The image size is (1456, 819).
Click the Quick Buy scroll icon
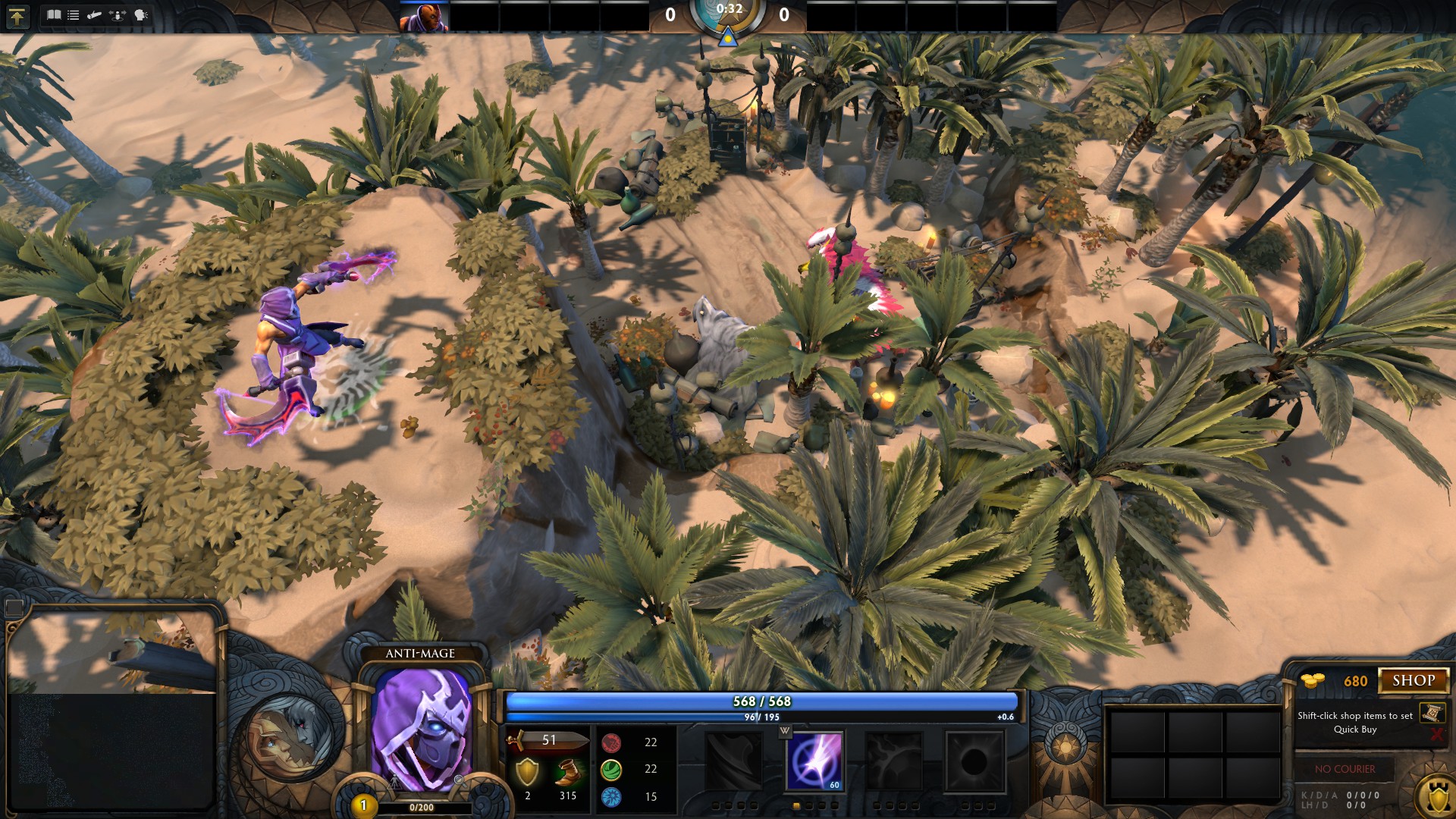1432,713
